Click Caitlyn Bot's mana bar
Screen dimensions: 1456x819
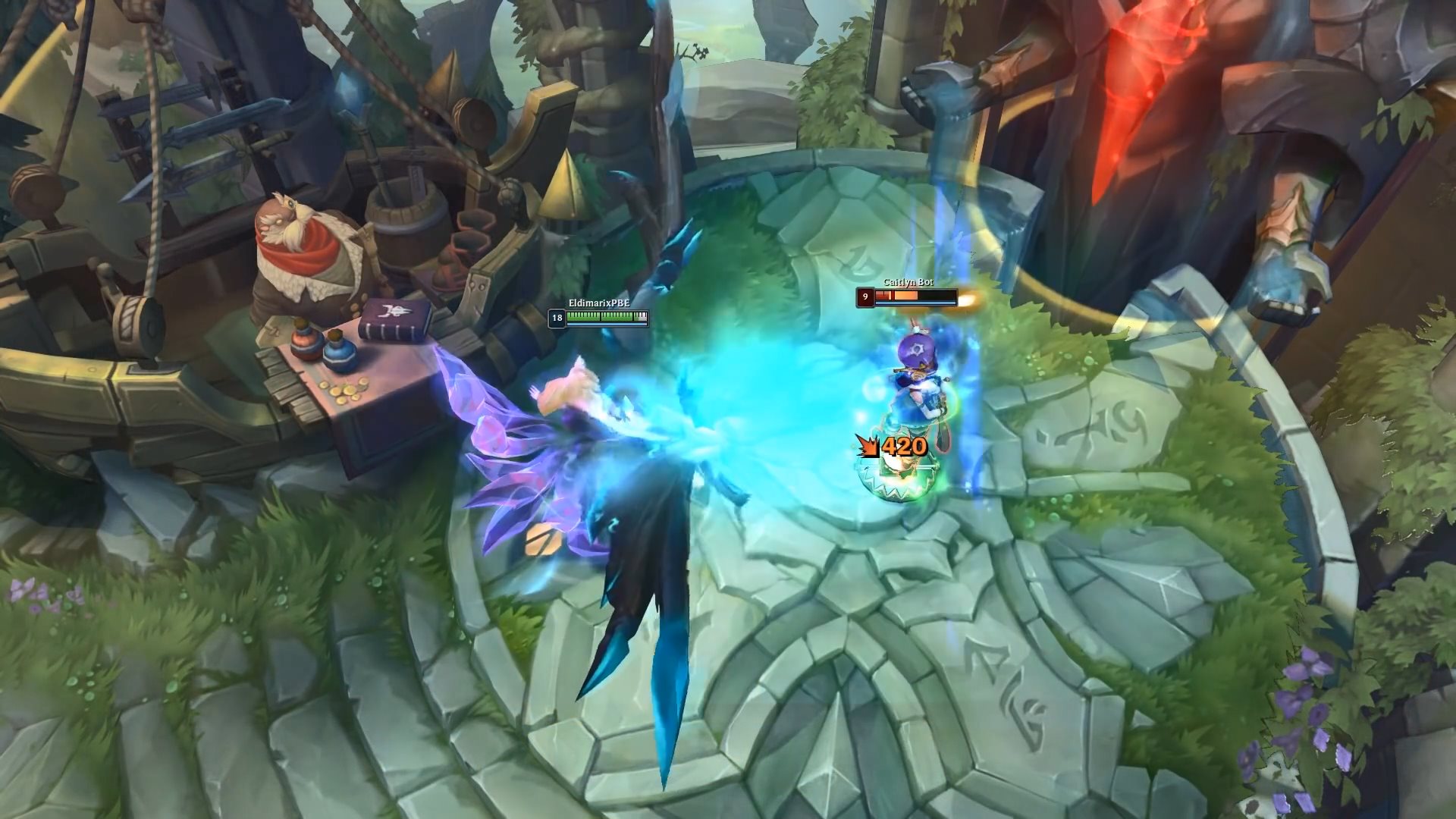click(x=918, y=302)
